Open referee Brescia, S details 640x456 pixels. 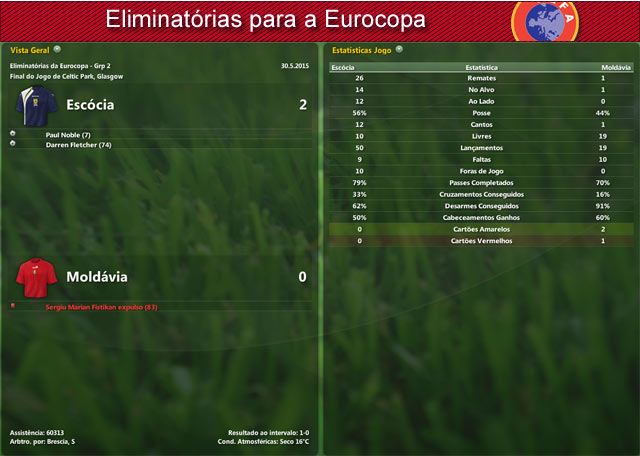(58, 441)
